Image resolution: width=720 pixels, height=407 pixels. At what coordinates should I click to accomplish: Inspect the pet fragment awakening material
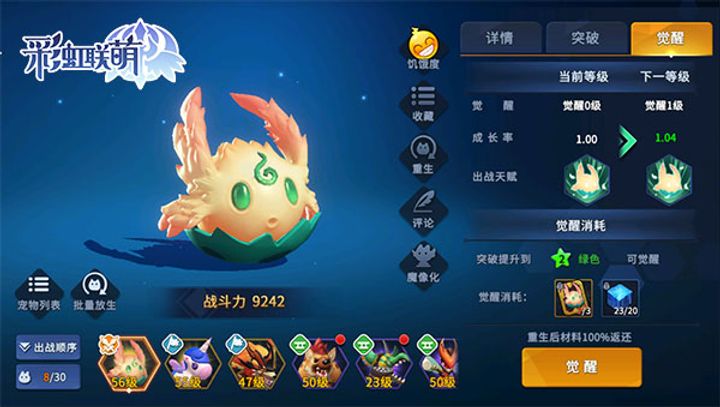pyautogui.click(x=574, y=297)
